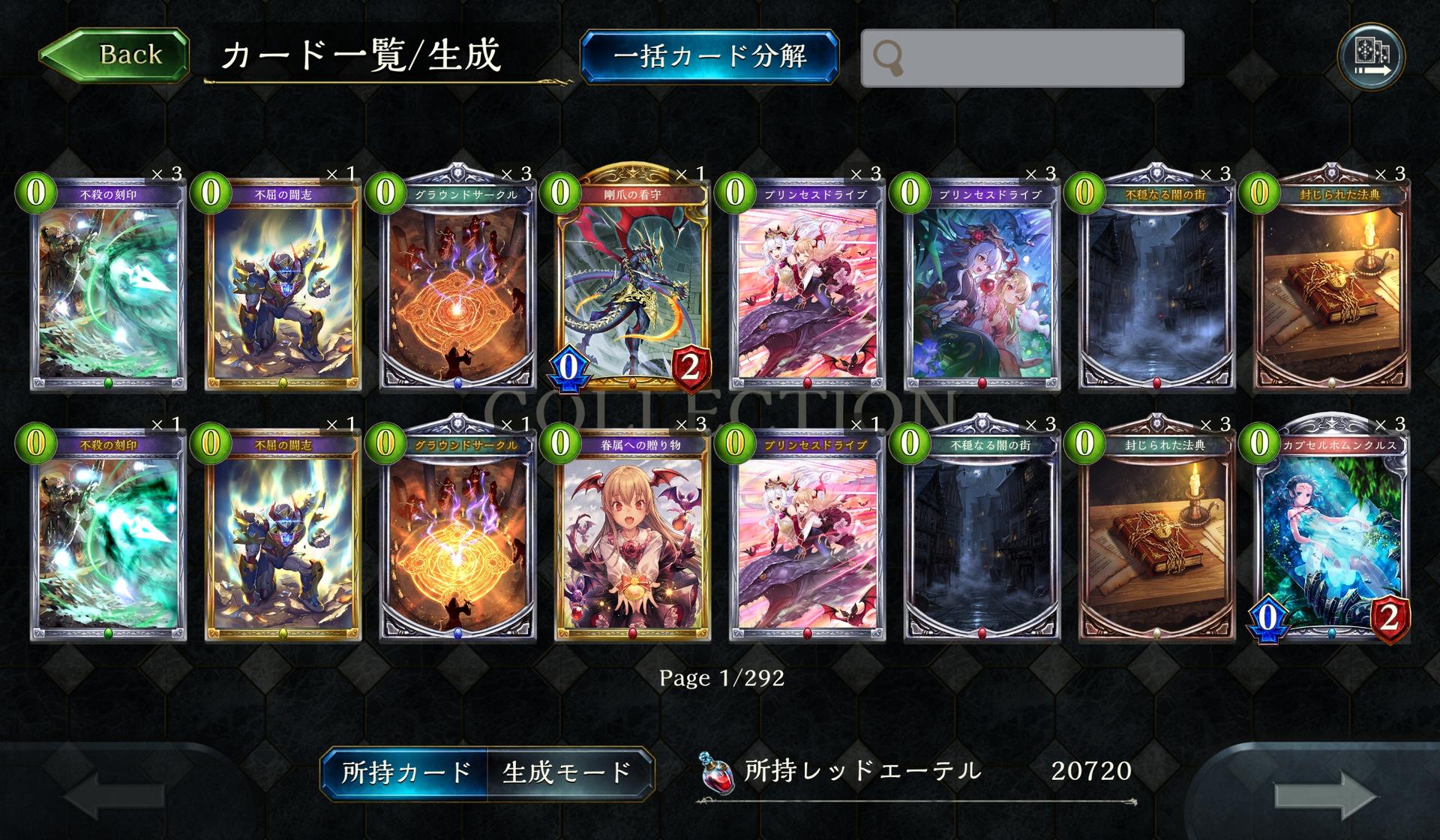Screen dimensions: 1440x840
Task: Open the 一括カード分解 bulk dismantle button
Action: (x=709, y=56)
